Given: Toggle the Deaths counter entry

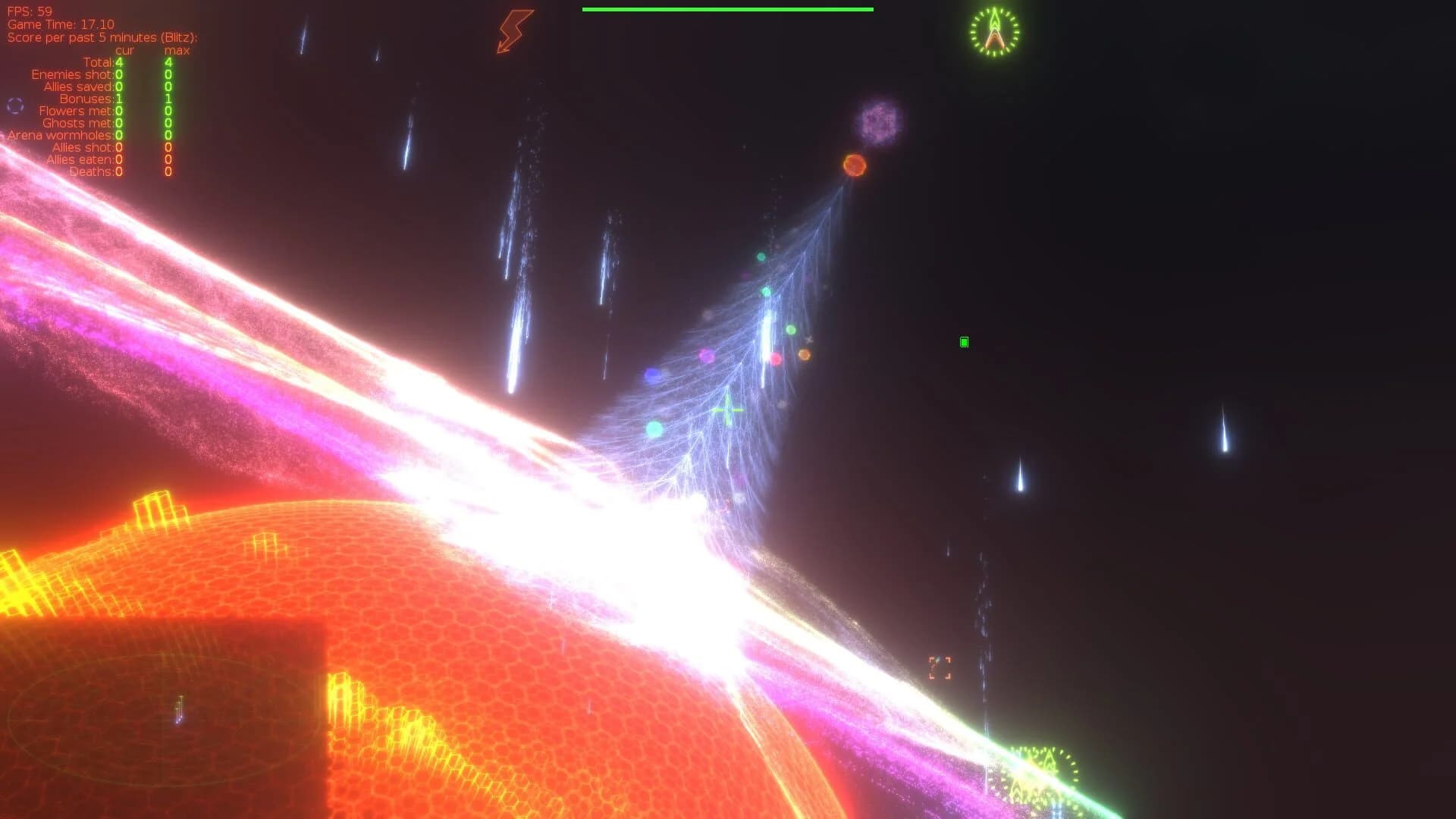Looking at the screenshot, I should pyautogui.click(x=93, y=172).
